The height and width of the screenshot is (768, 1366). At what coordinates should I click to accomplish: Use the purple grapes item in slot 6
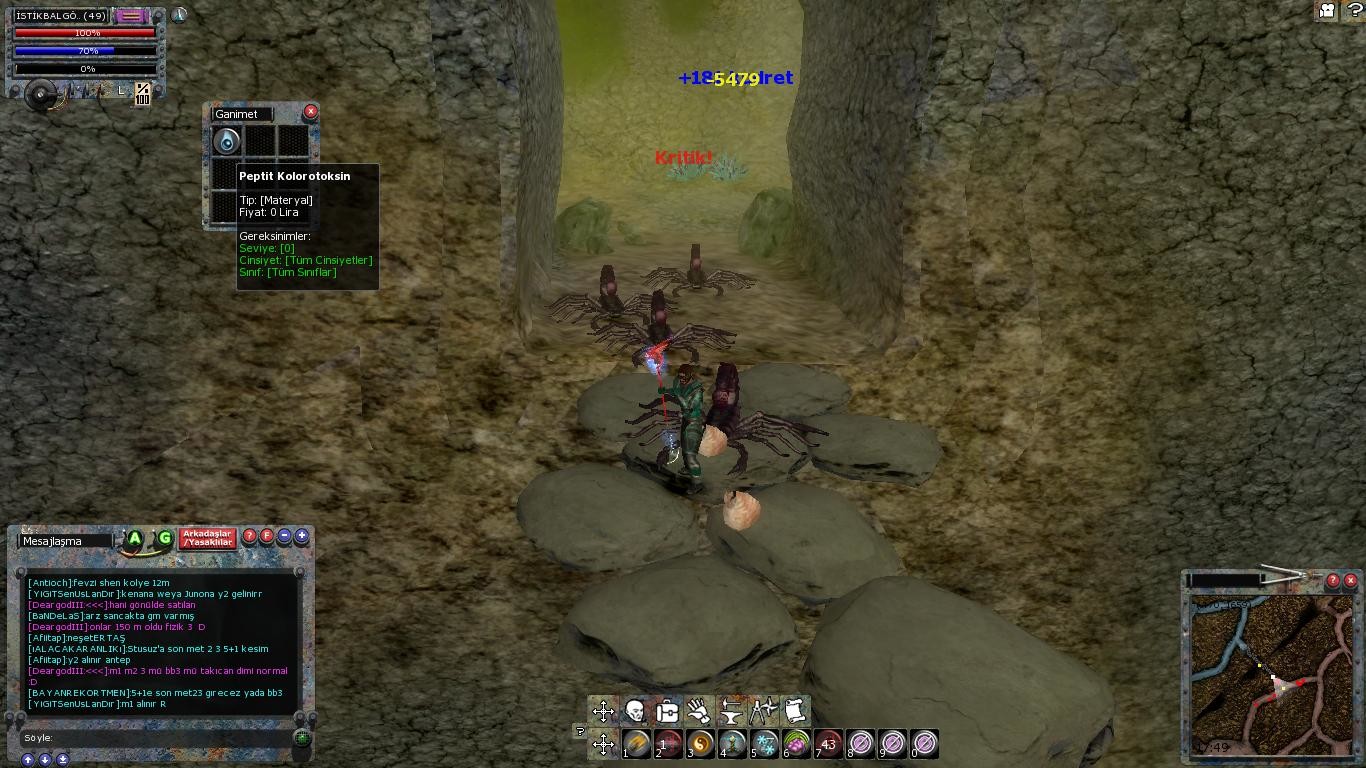pyautogui.click(x=797, y=744)
